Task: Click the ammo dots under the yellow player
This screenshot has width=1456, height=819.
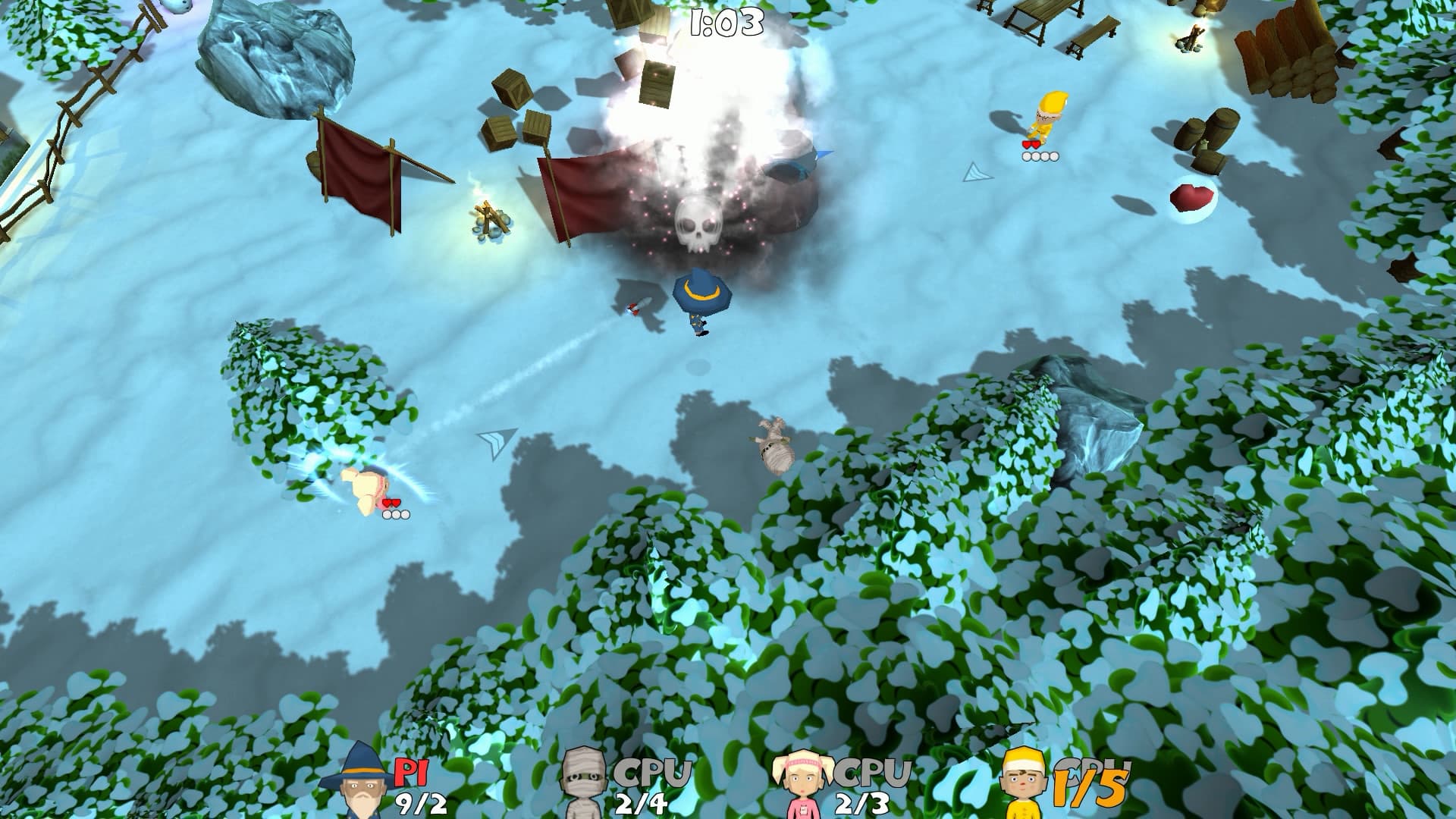Action: (x=1039, y=156)
